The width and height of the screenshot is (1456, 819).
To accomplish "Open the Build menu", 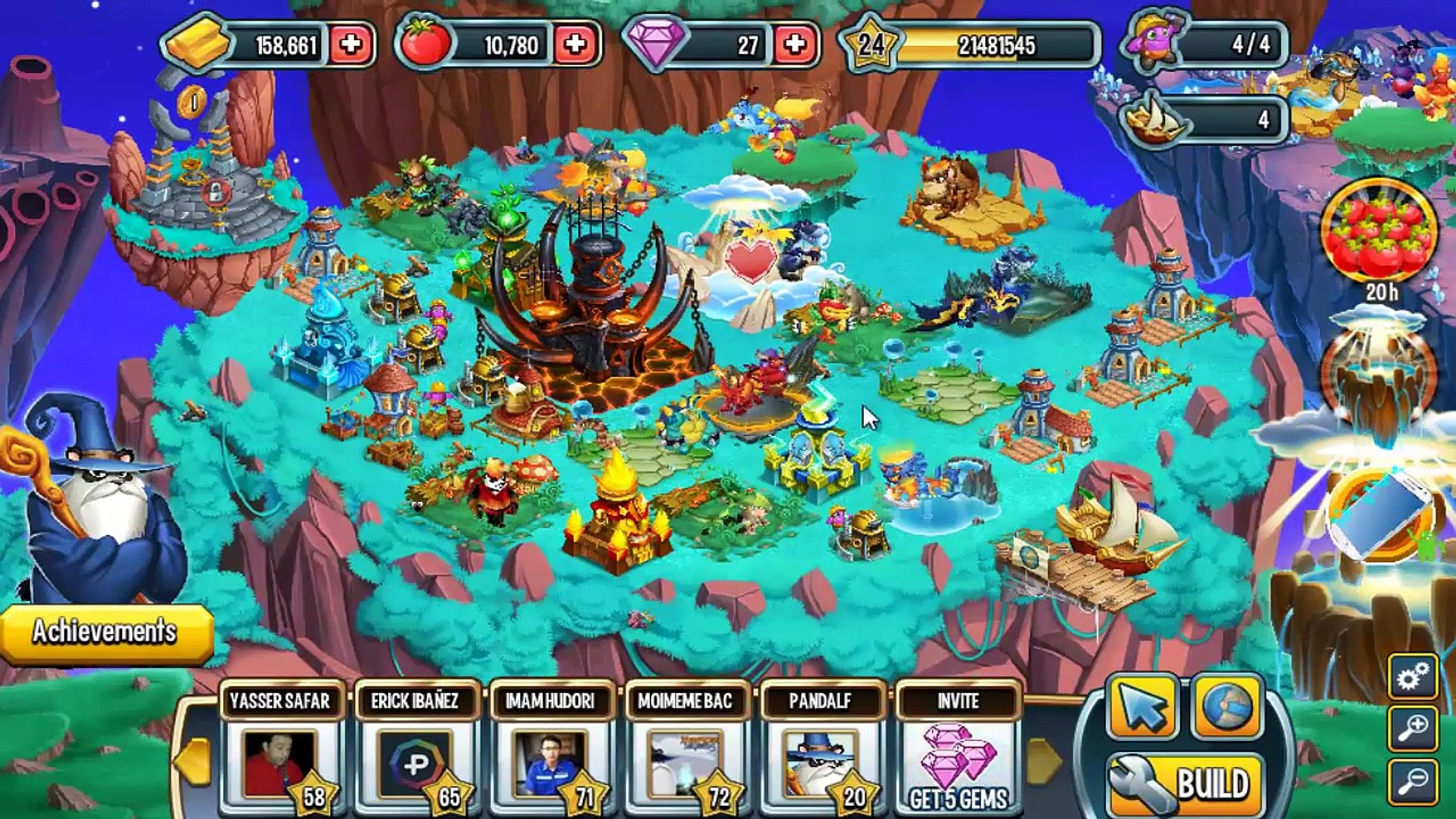I will click(1186, 784).
